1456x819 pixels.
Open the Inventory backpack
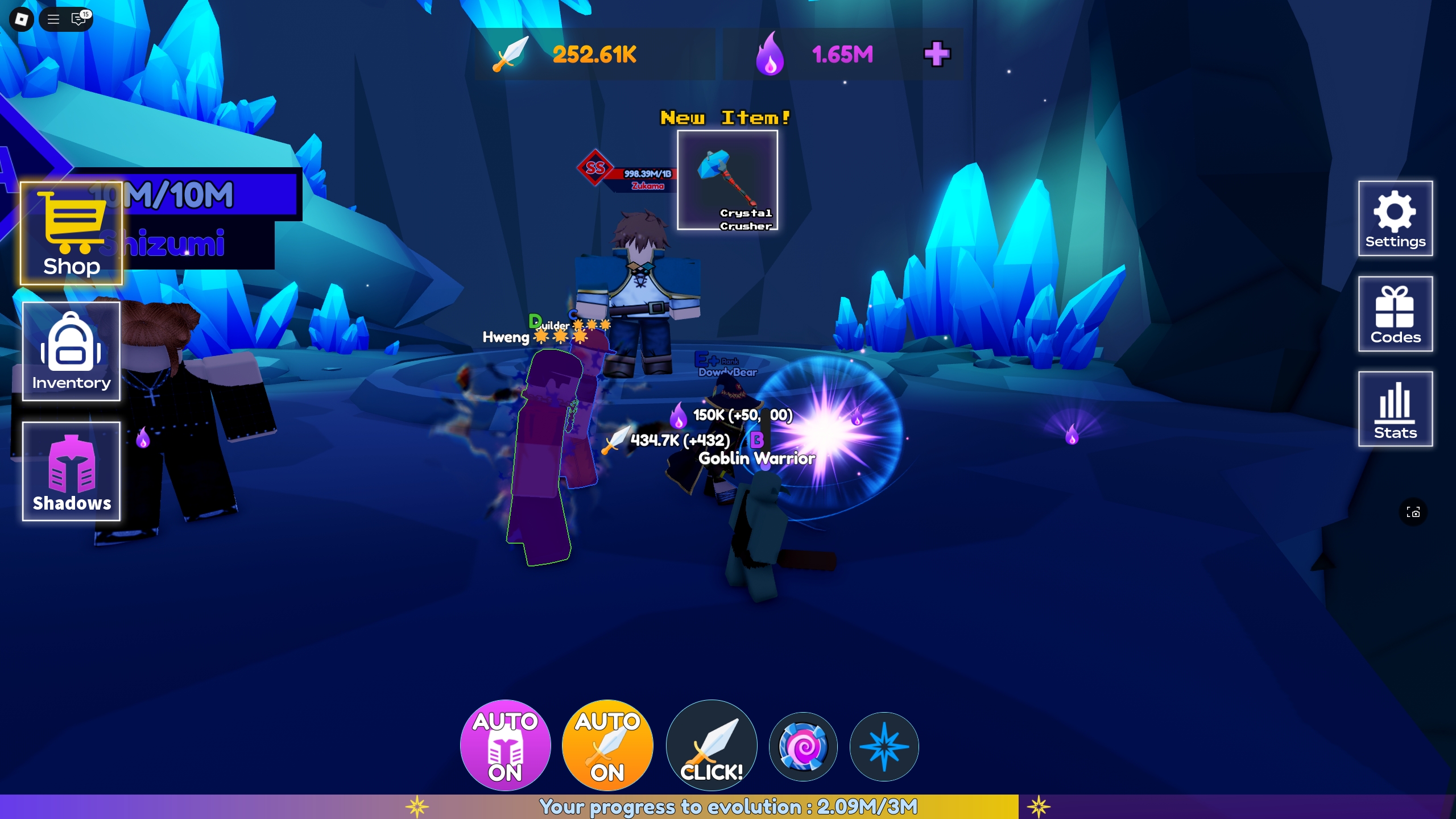(x=72, y=351)
